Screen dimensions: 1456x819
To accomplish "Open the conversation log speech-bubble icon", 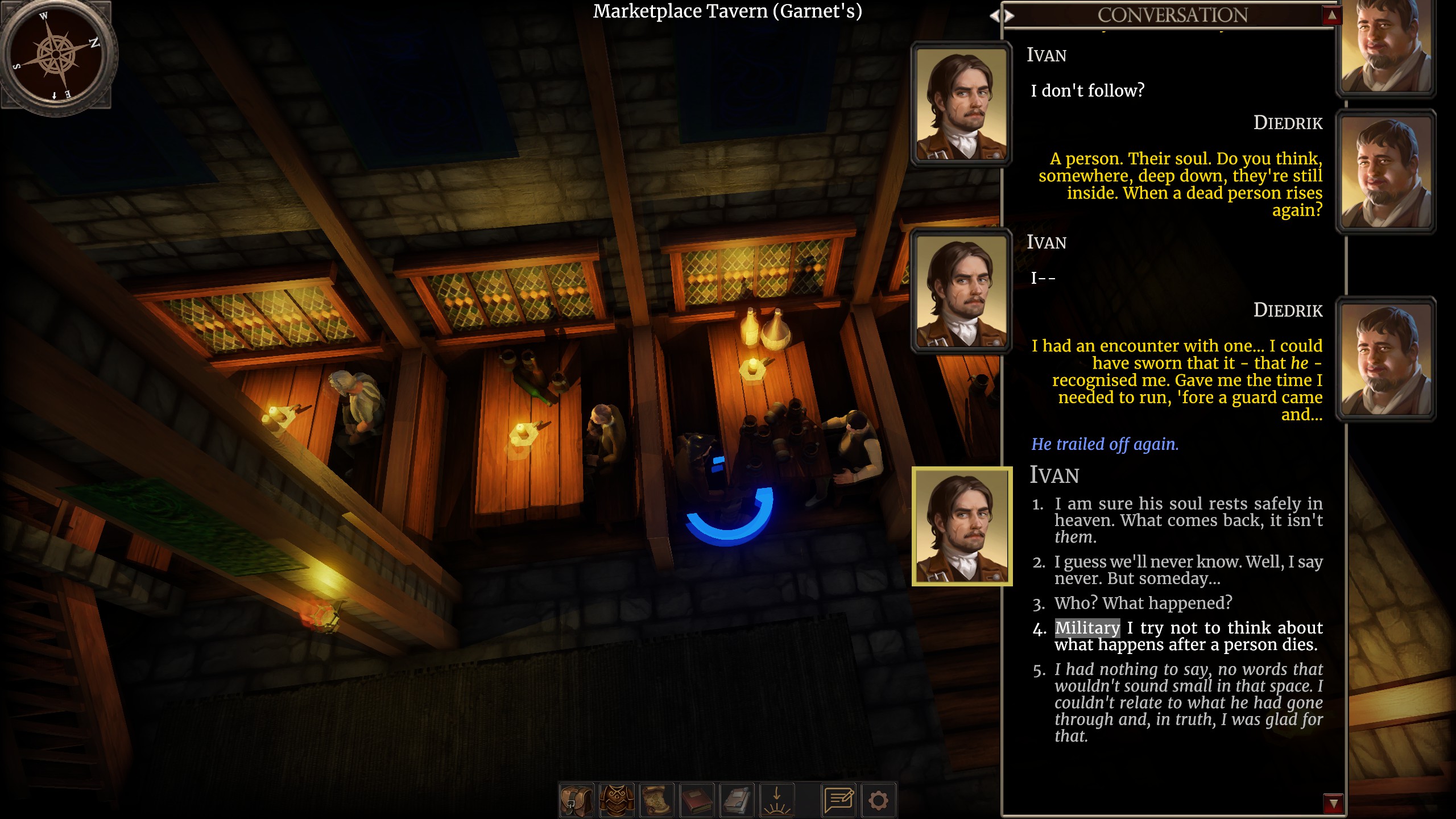I will pyautogui.click(x=838, y=800).
